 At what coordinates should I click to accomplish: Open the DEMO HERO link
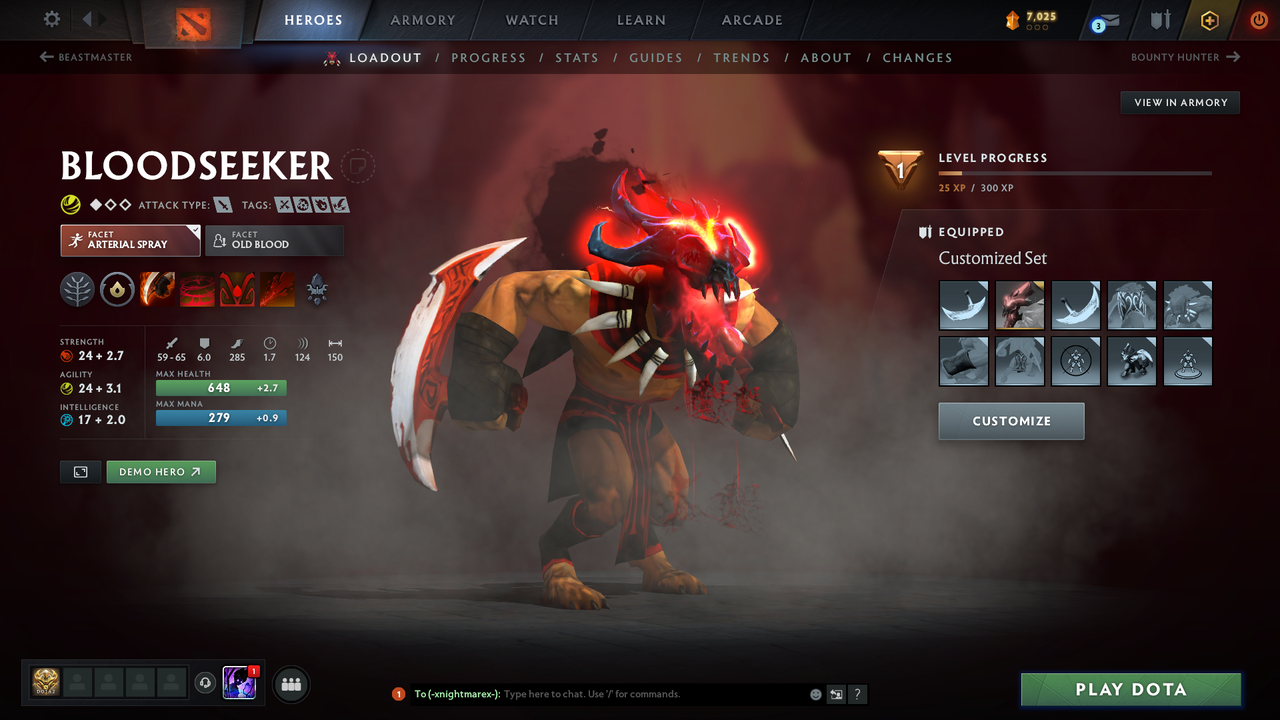tap(160, 471)
